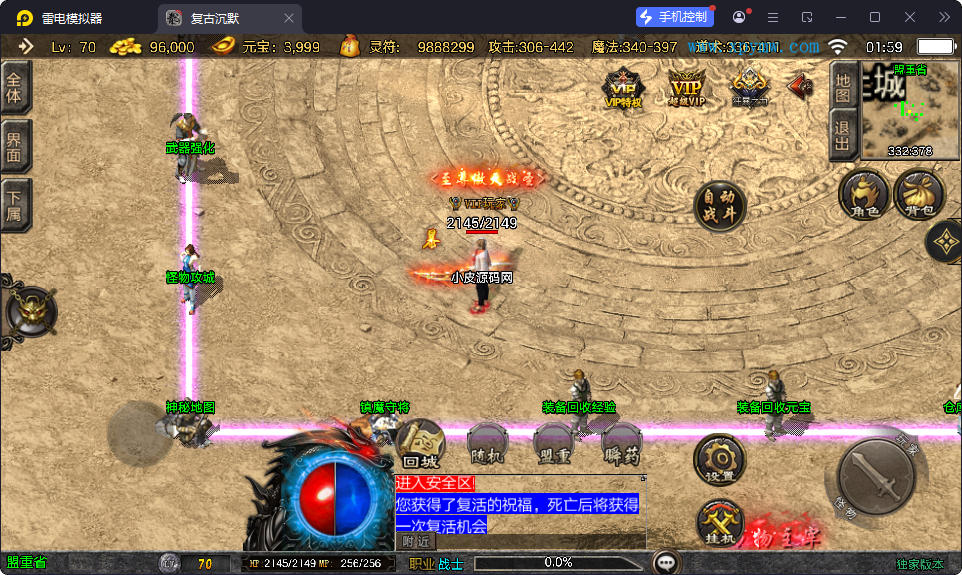
Task: Open the 超级VIP gold icon
Action: click(x=686, y=87)
